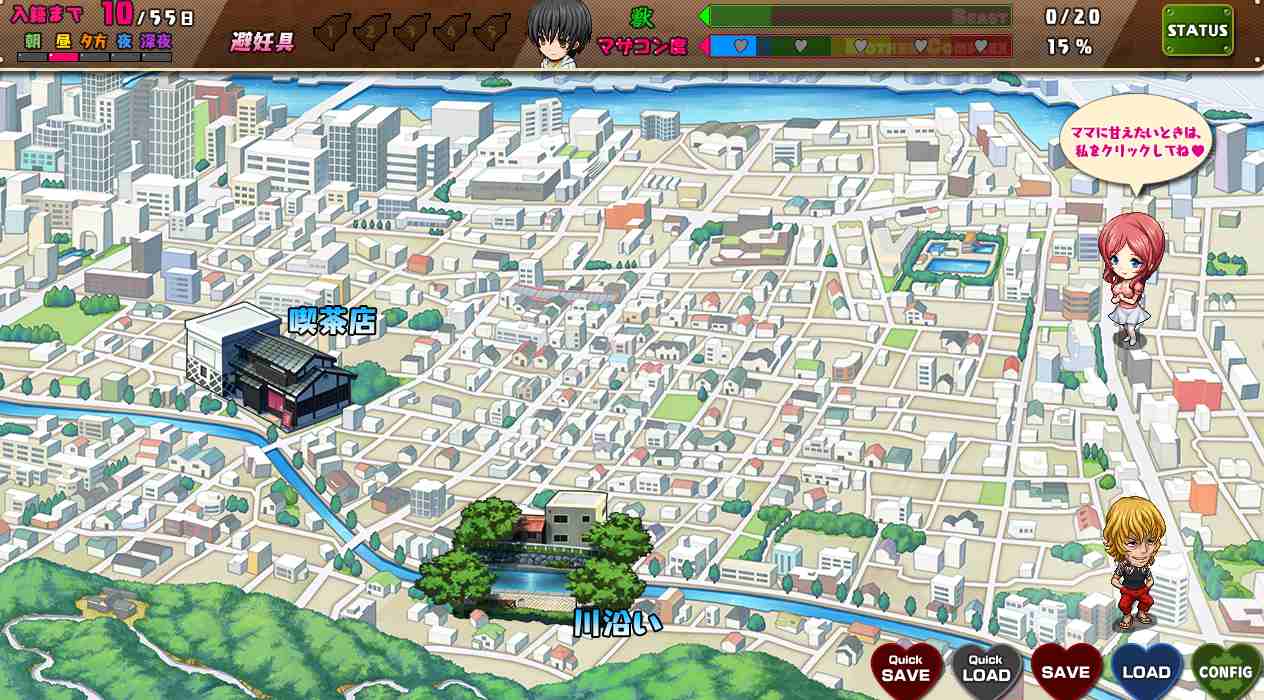Open the CONFIG settings
The width and height of the screenshot is (1264, 700).
(1226, 672)
